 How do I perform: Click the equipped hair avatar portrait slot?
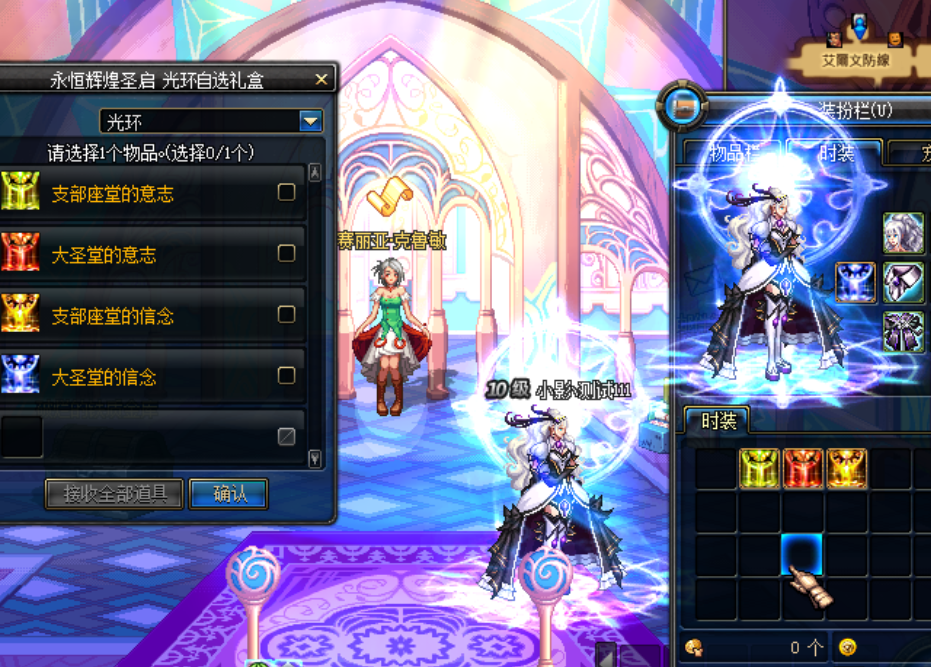[903, 234]
